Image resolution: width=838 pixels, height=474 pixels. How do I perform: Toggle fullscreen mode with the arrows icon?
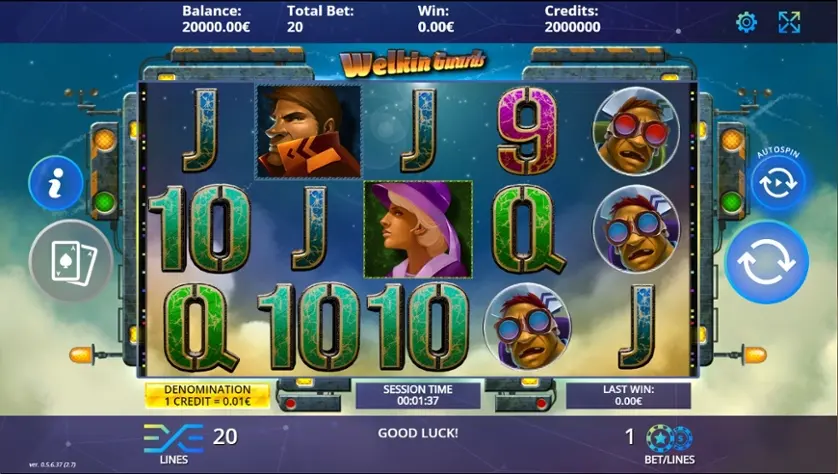pos(789,22)
